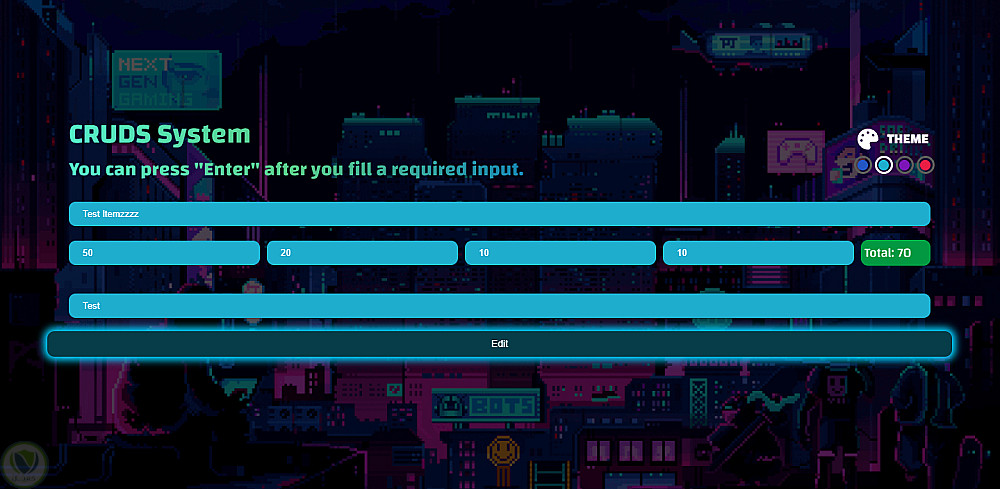
Task: Choose the blue theme color
Action: pos(863,165)
